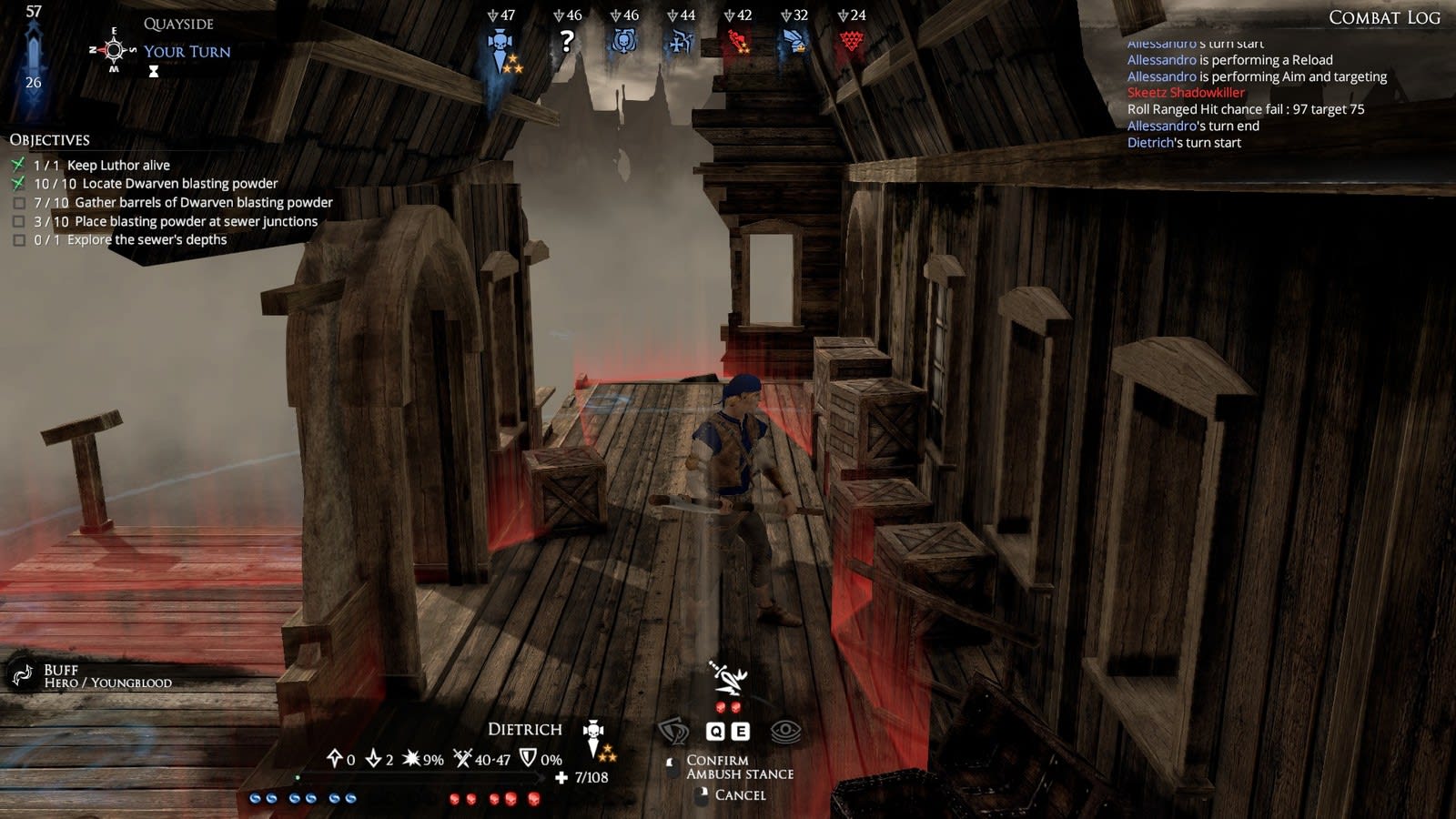Choose the dimmed shield stance action icon
The width and height of the screenshot is (1456, 819).
673,731
